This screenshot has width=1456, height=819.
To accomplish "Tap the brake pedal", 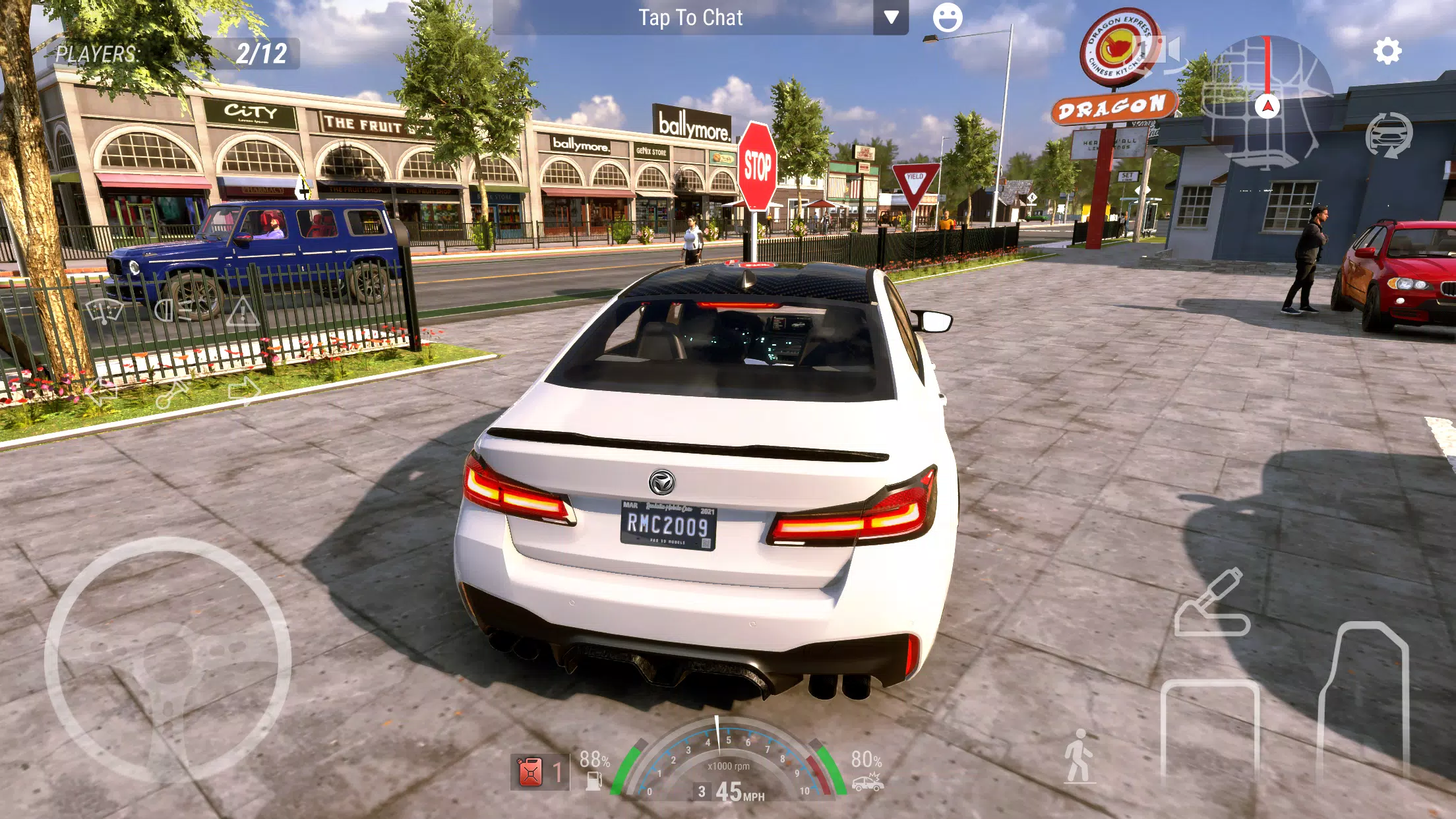I will (1210, 732).
